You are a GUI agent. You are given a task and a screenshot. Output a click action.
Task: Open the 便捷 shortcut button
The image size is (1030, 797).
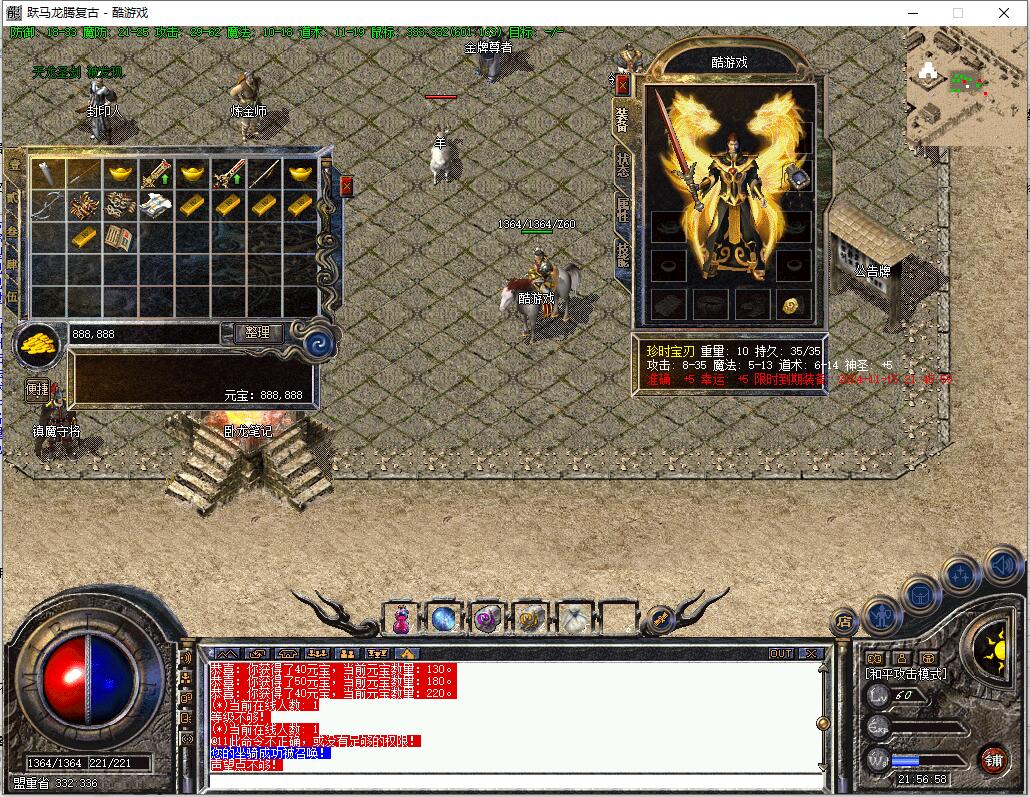pyautogui.click(x=37, y=389)
